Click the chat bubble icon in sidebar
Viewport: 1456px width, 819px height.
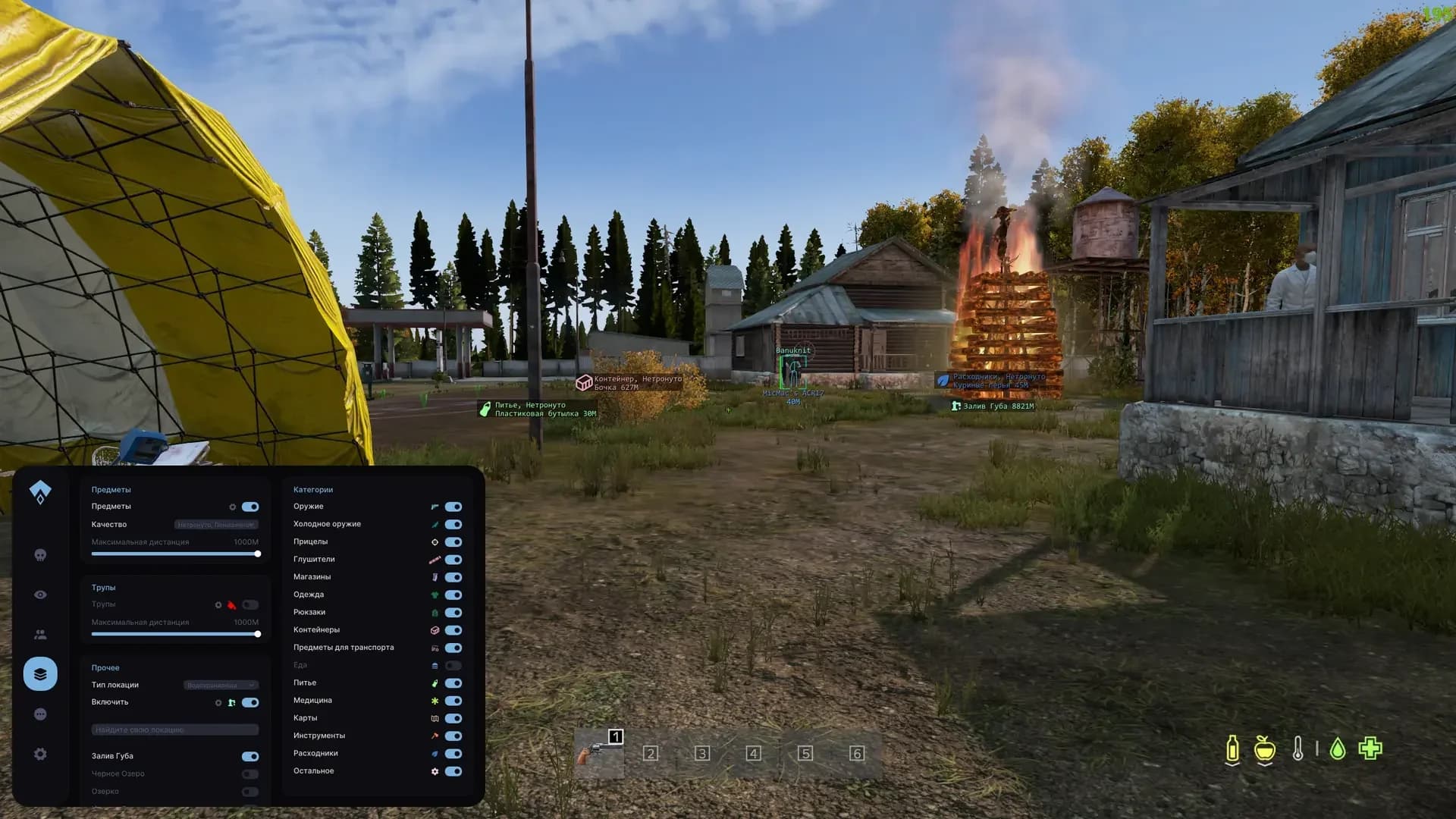tap(40, 714)
